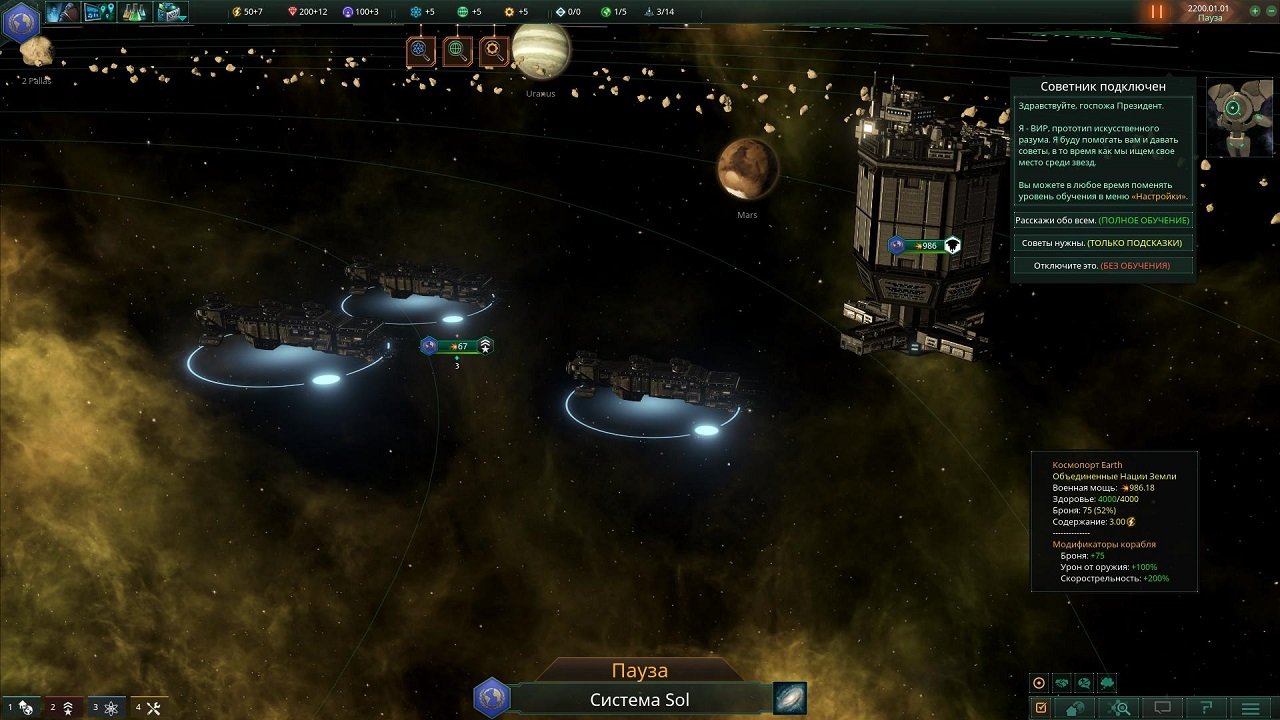The height and width of the screenshot is (720, 1280).
Task: Open the message log speech bubble icon
Action: tap(1160, 707)
